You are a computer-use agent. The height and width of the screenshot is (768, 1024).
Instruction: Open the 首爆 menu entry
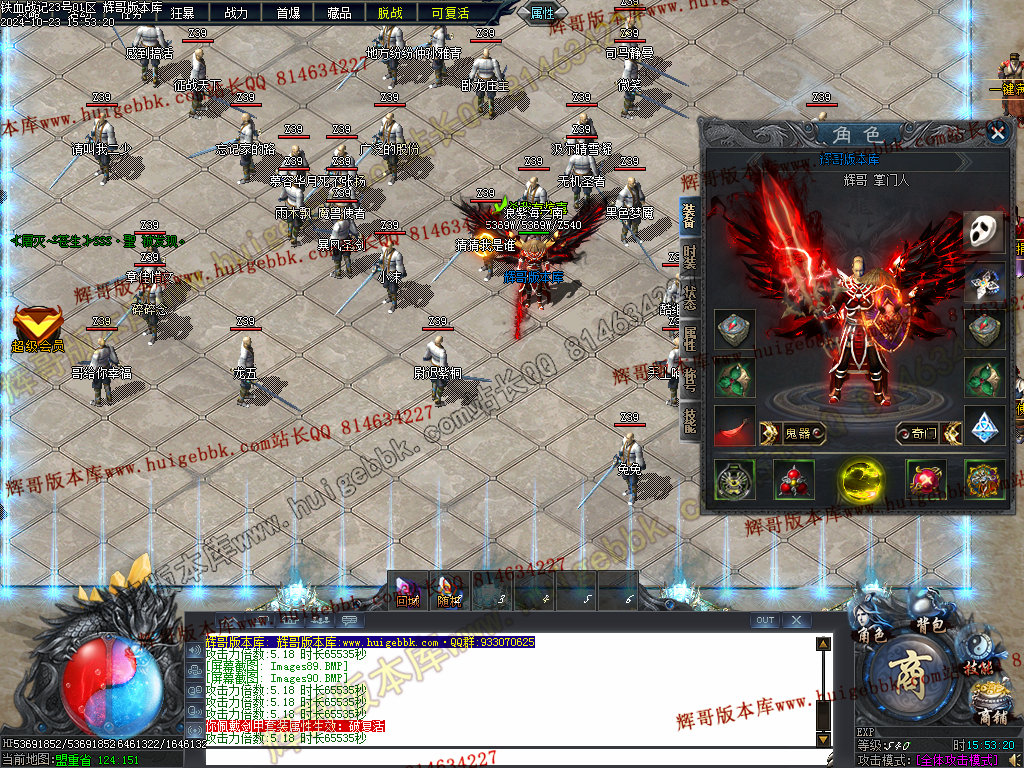click(x=288, y=13)
